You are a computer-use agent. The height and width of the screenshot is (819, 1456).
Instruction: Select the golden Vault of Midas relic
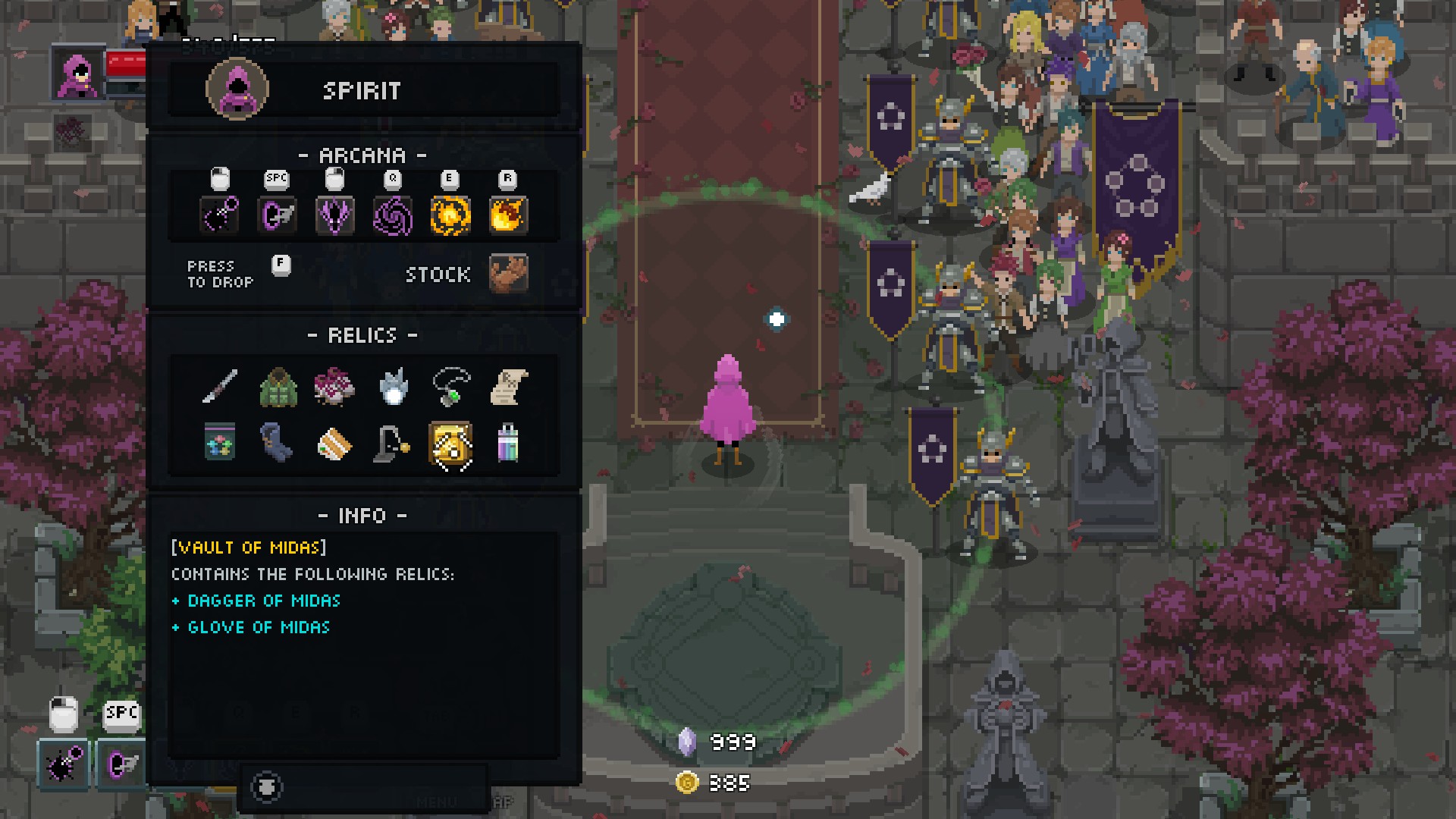pyautogui.click(x=450, y=444)
